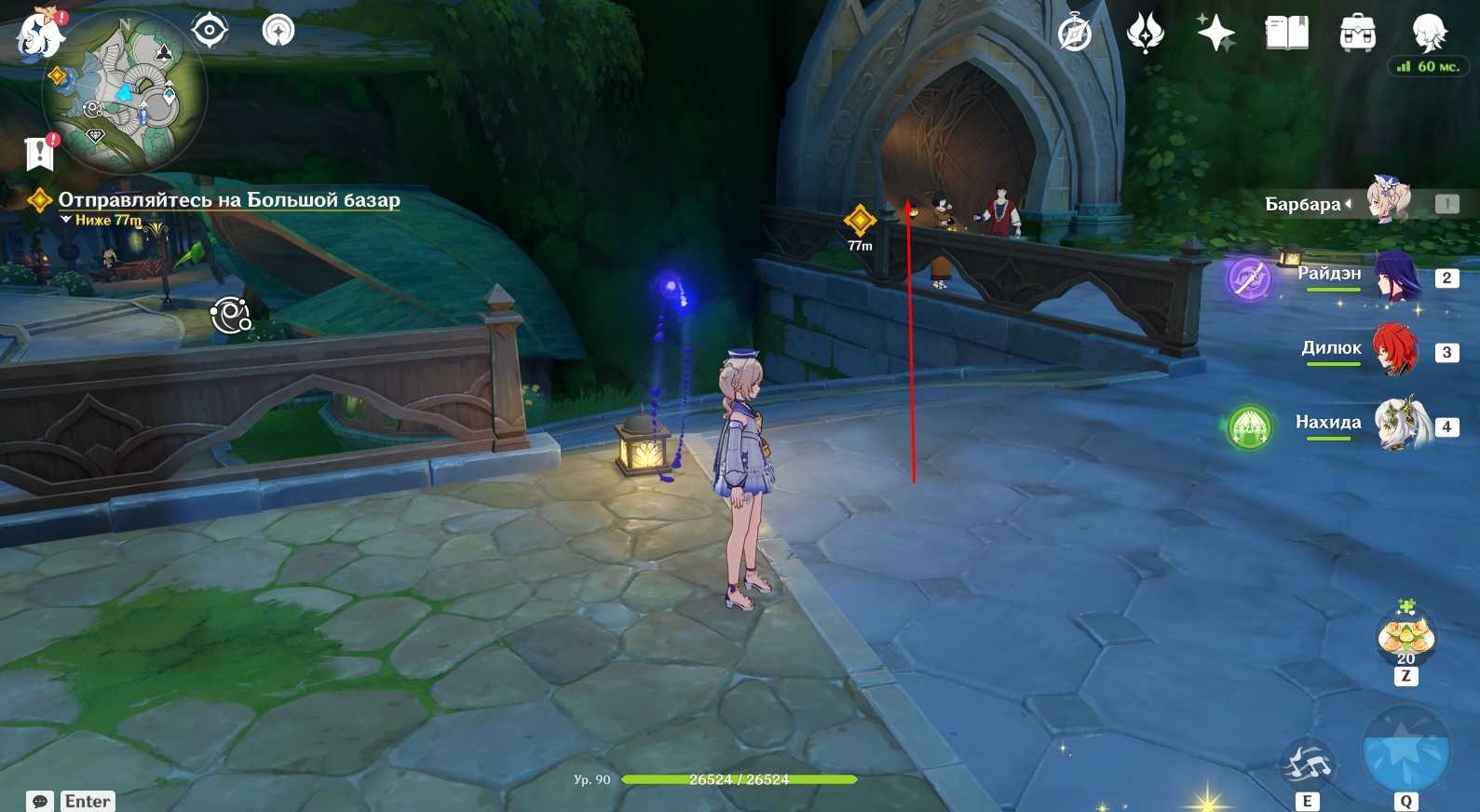Activate Barbara's elemental skill
The image size is (1480, 812).
pyautogui.click(x=1308, y=765)
